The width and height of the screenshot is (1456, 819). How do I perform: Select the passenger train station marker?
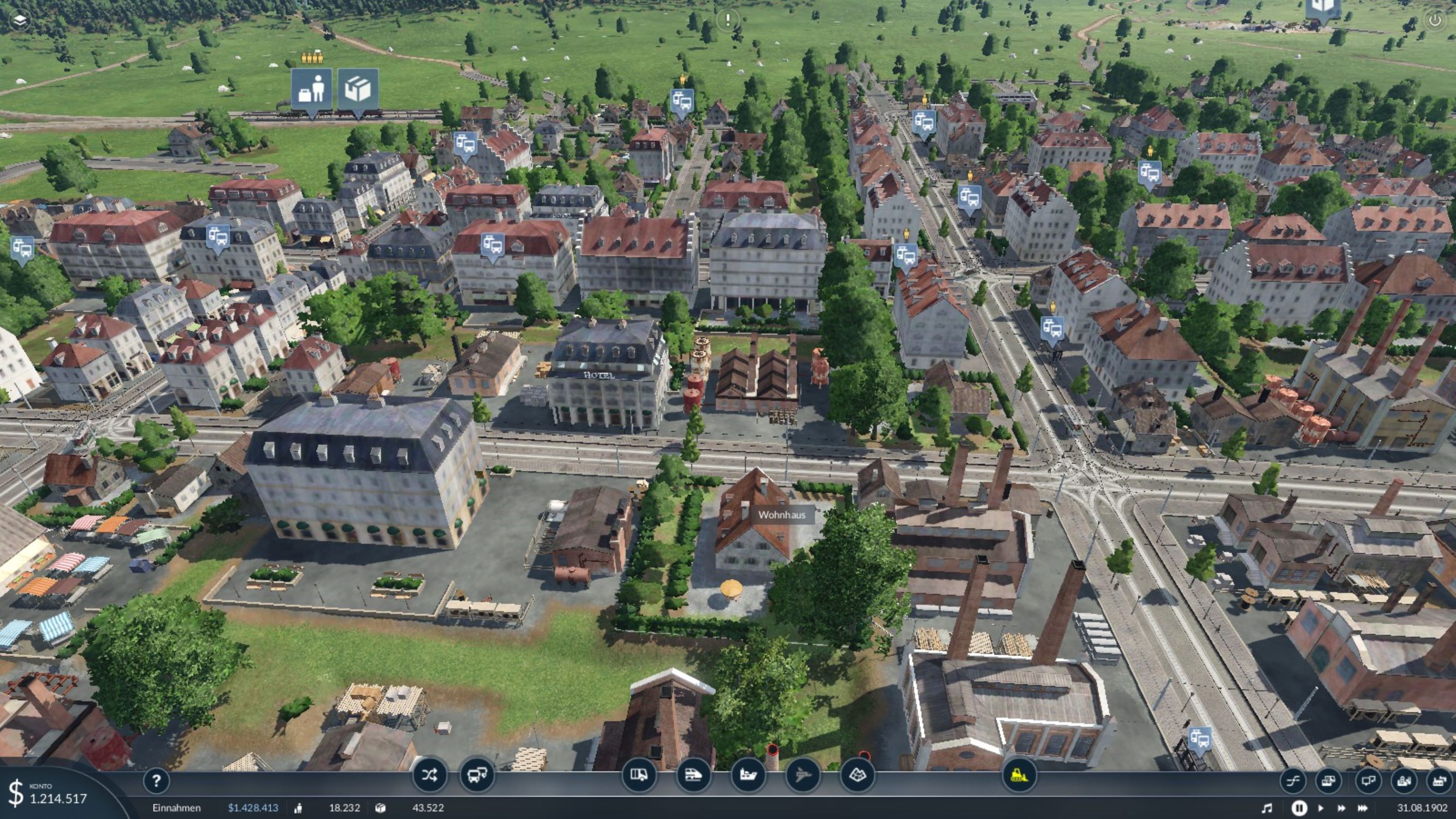(x=311, y=90)
